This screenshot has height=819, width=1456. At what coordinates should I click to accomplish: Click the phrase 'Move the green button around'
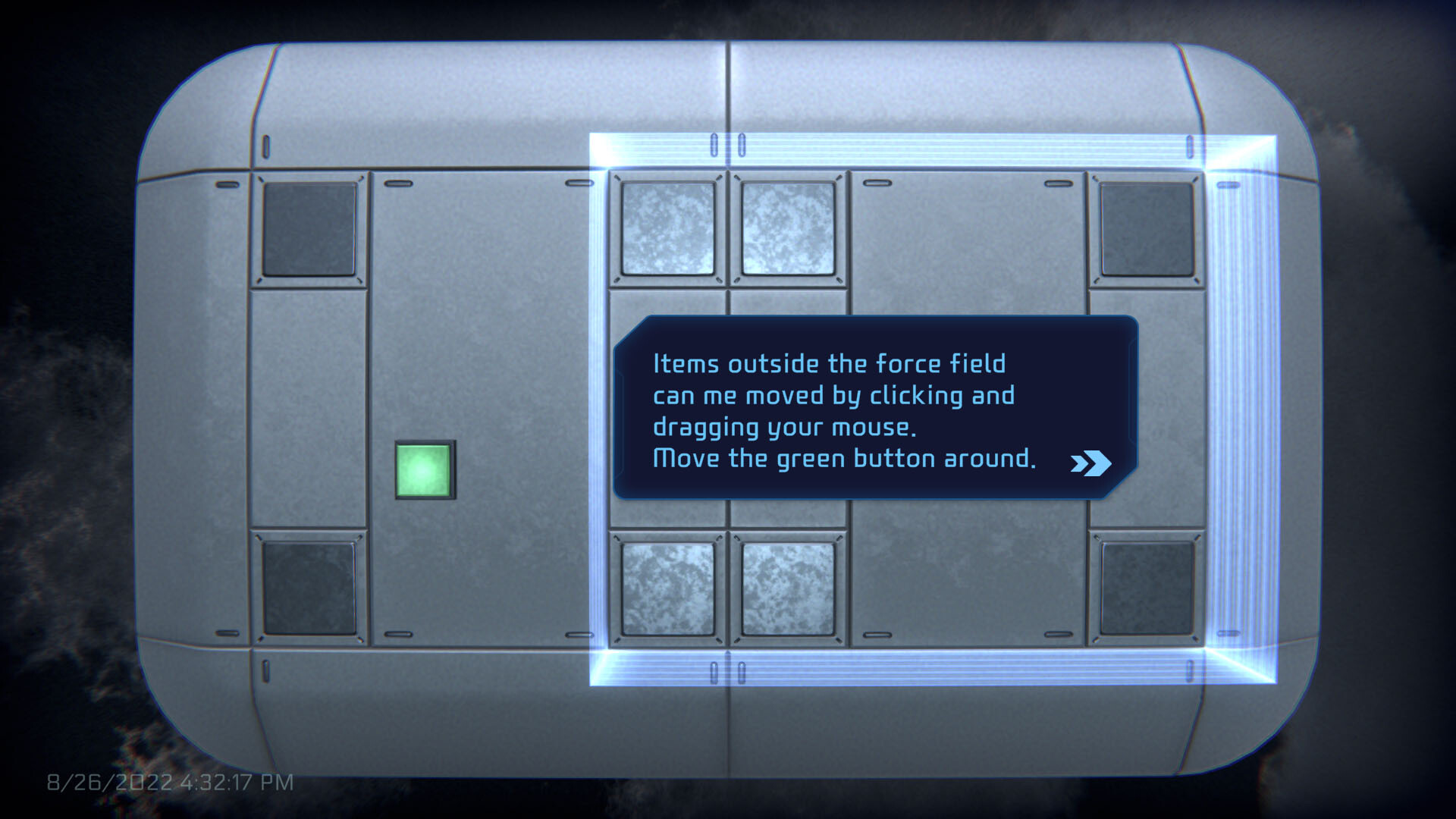pyautogui.click(x=844, y=458)
